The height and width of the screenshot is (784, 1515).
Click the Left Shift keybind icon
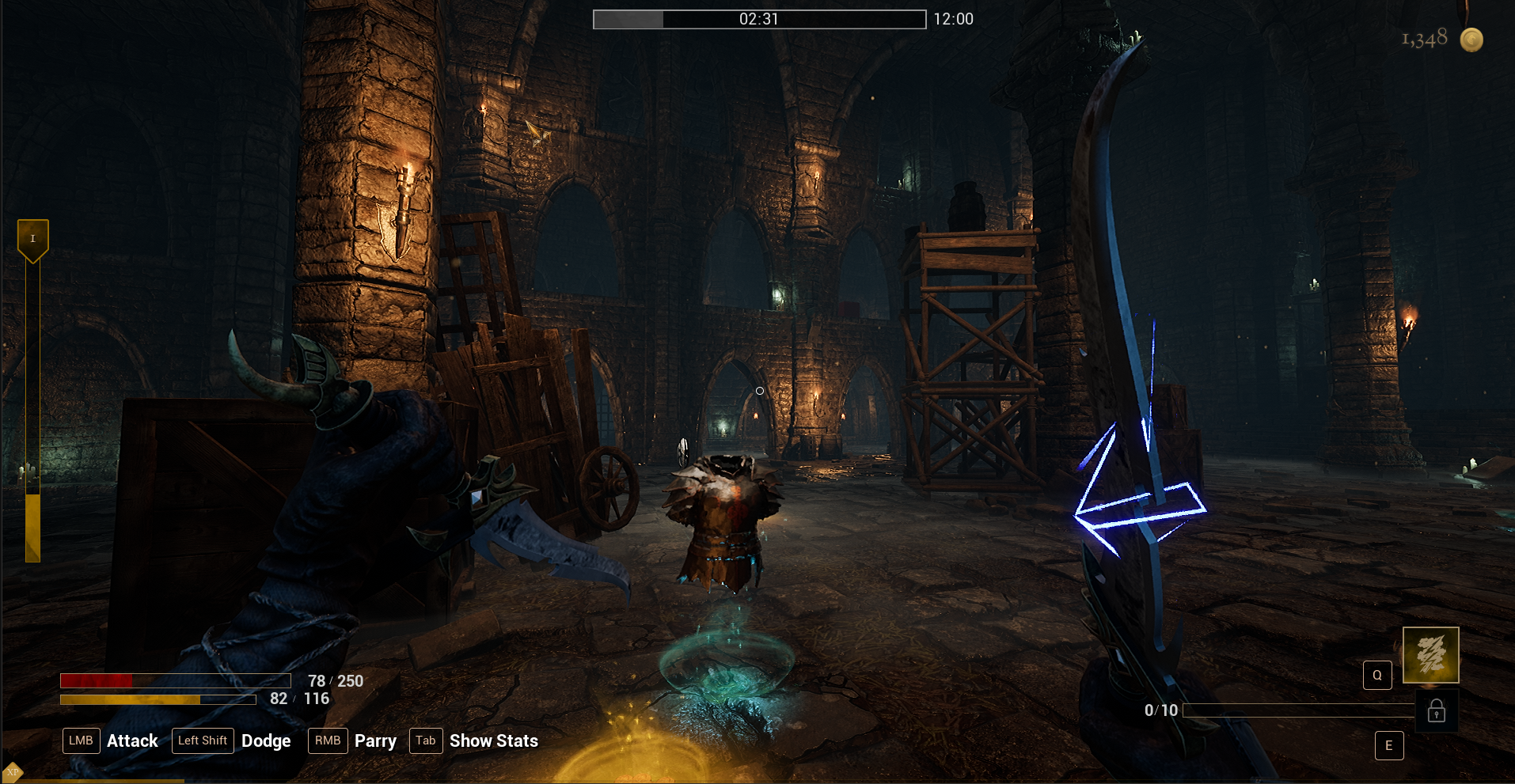click(203, 740)
